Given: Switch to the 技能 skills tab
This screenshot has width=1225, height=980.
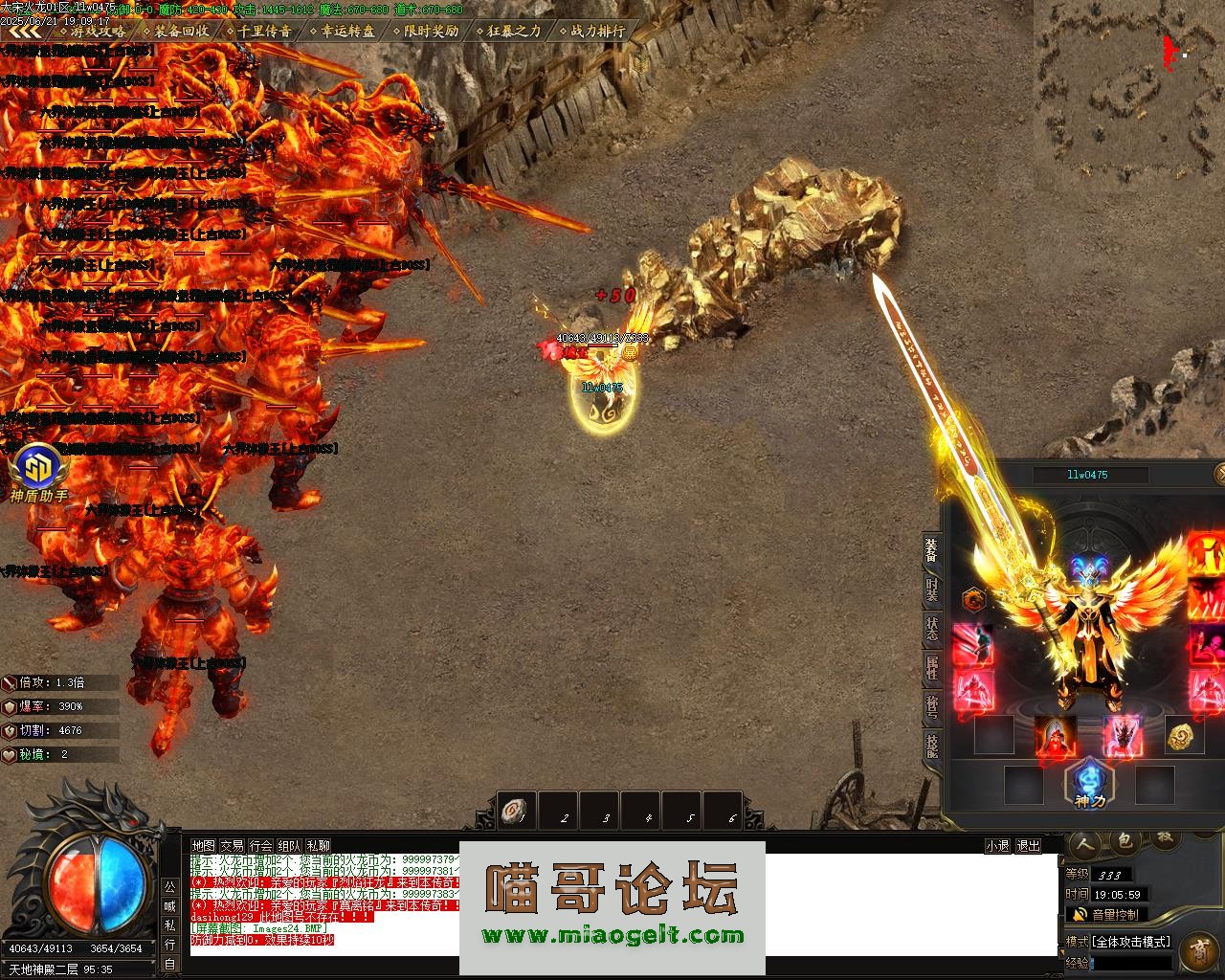Looking at the screenshot, I should click(931, 744).
